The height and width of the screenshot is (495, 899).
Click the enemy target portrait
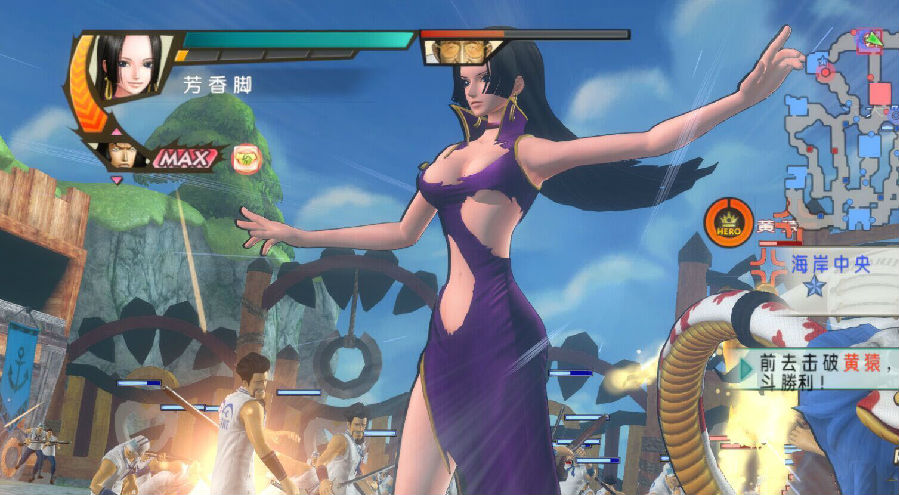click(462, 49)
